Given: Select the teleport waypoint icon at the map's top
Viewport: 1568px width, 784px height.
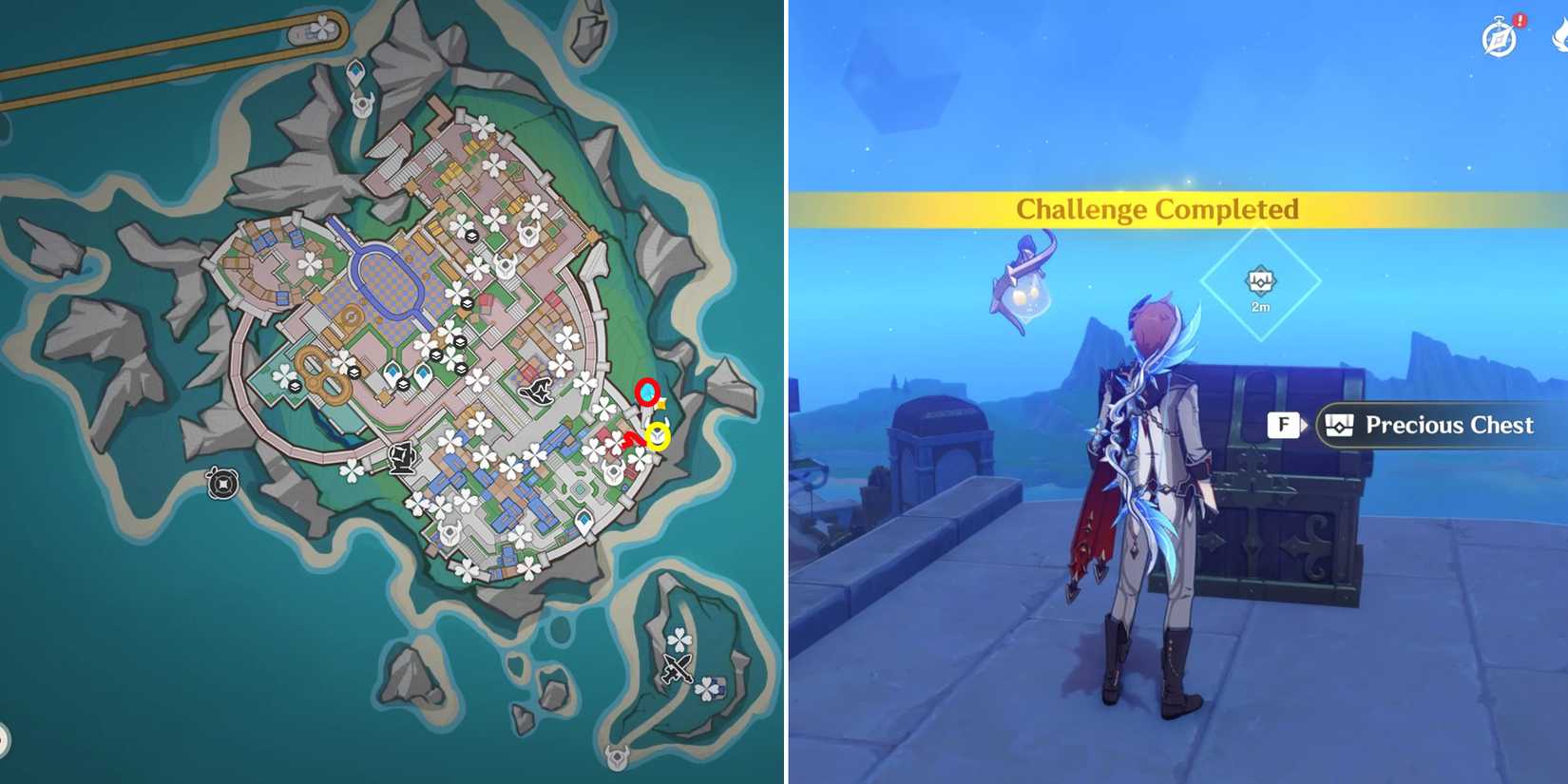Looking at the screenshot, I should pos(356,71).
